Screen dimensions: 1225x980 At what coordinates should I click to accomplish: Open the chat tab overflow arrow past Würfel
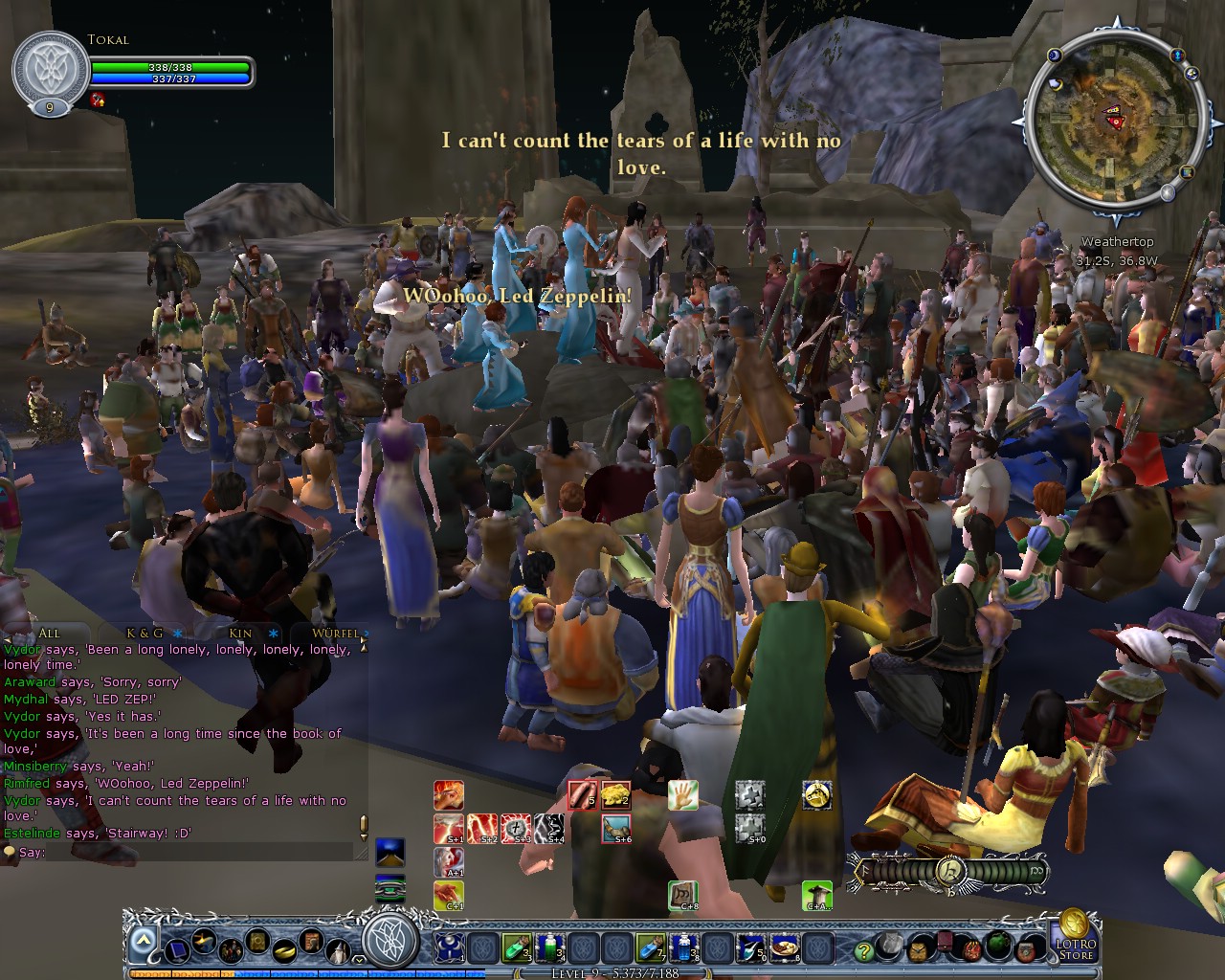point(365,634)
